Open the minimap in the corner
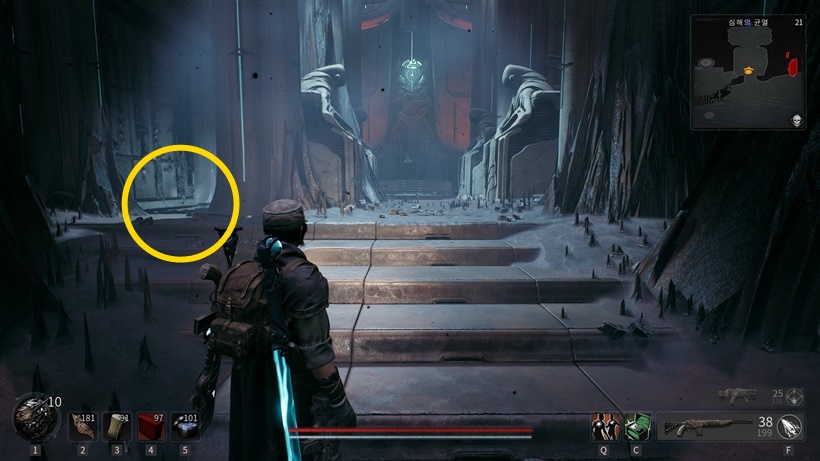The image size is (820, 461). (747, 72)
